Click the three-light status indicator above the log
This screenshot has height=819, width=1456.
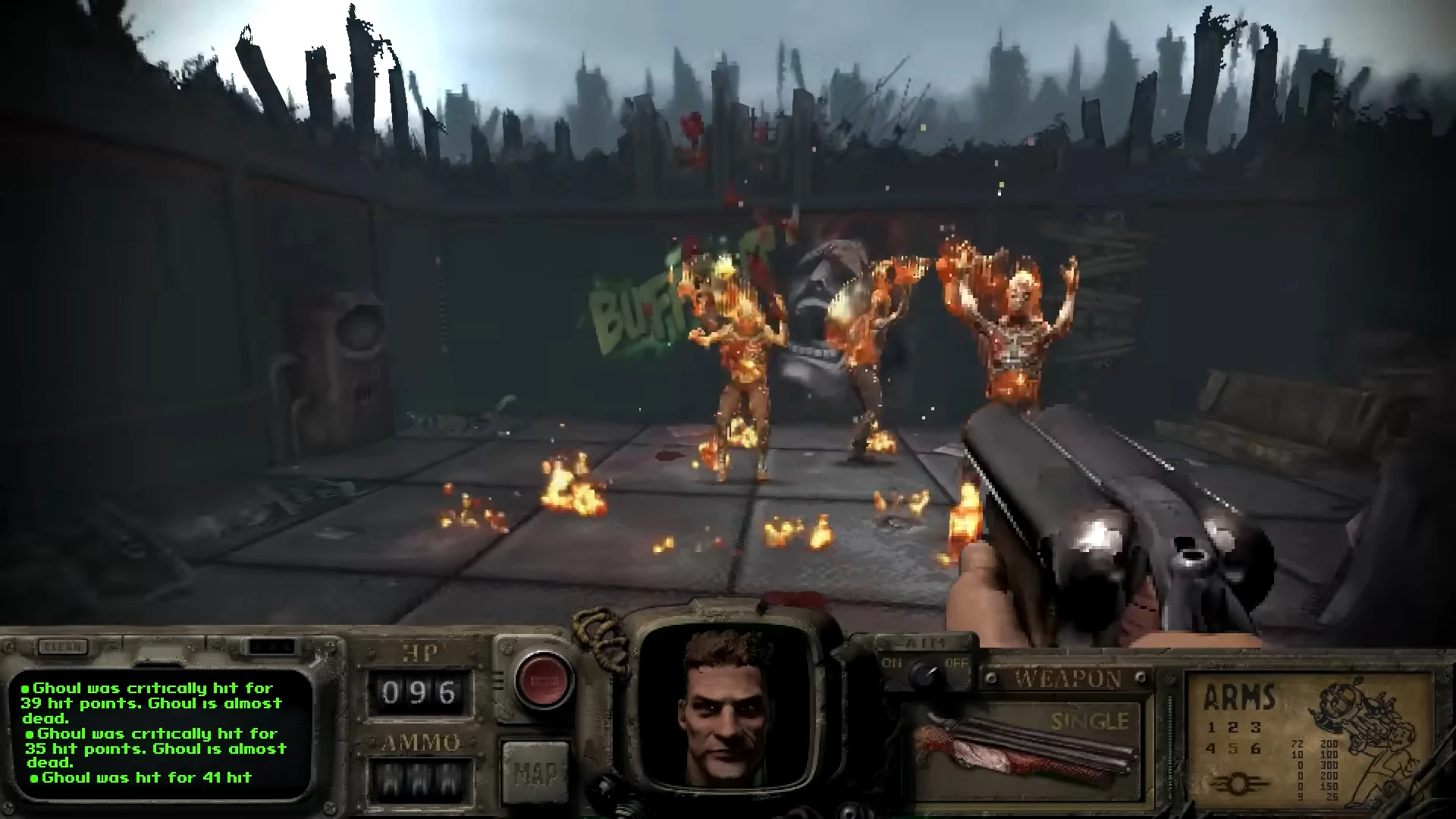point(271,646)
